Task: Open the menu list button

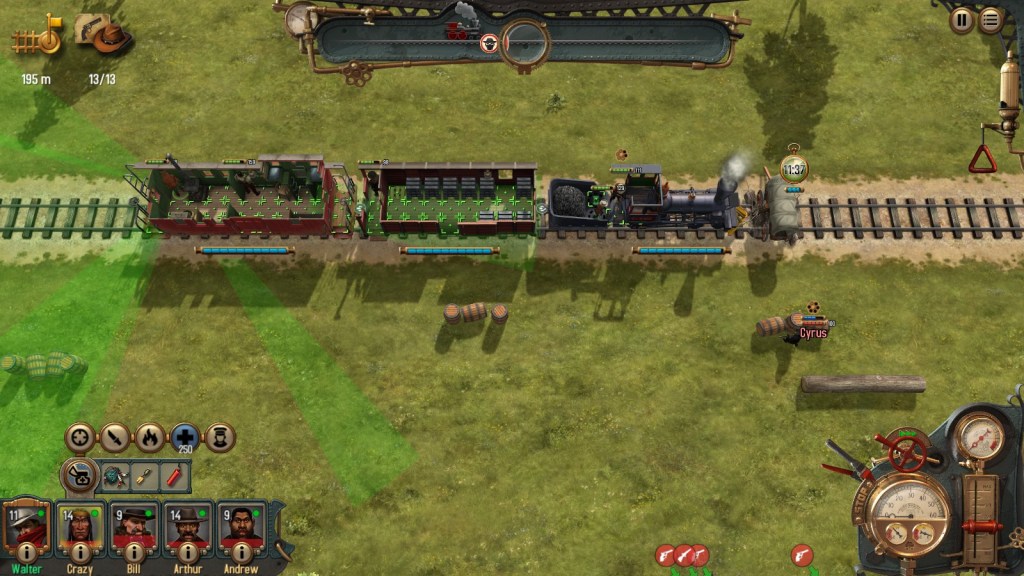Action: tap(990, 19)
